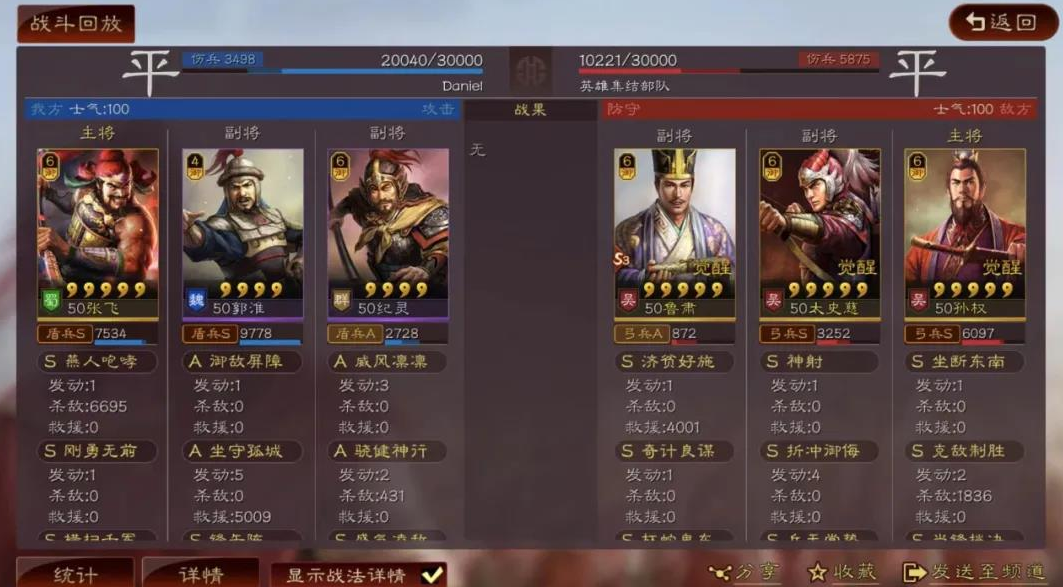The width and height of the screenshot is (1063, 587).
Task: Add this replay to favorites via 收藏
Action: [842, 572]
